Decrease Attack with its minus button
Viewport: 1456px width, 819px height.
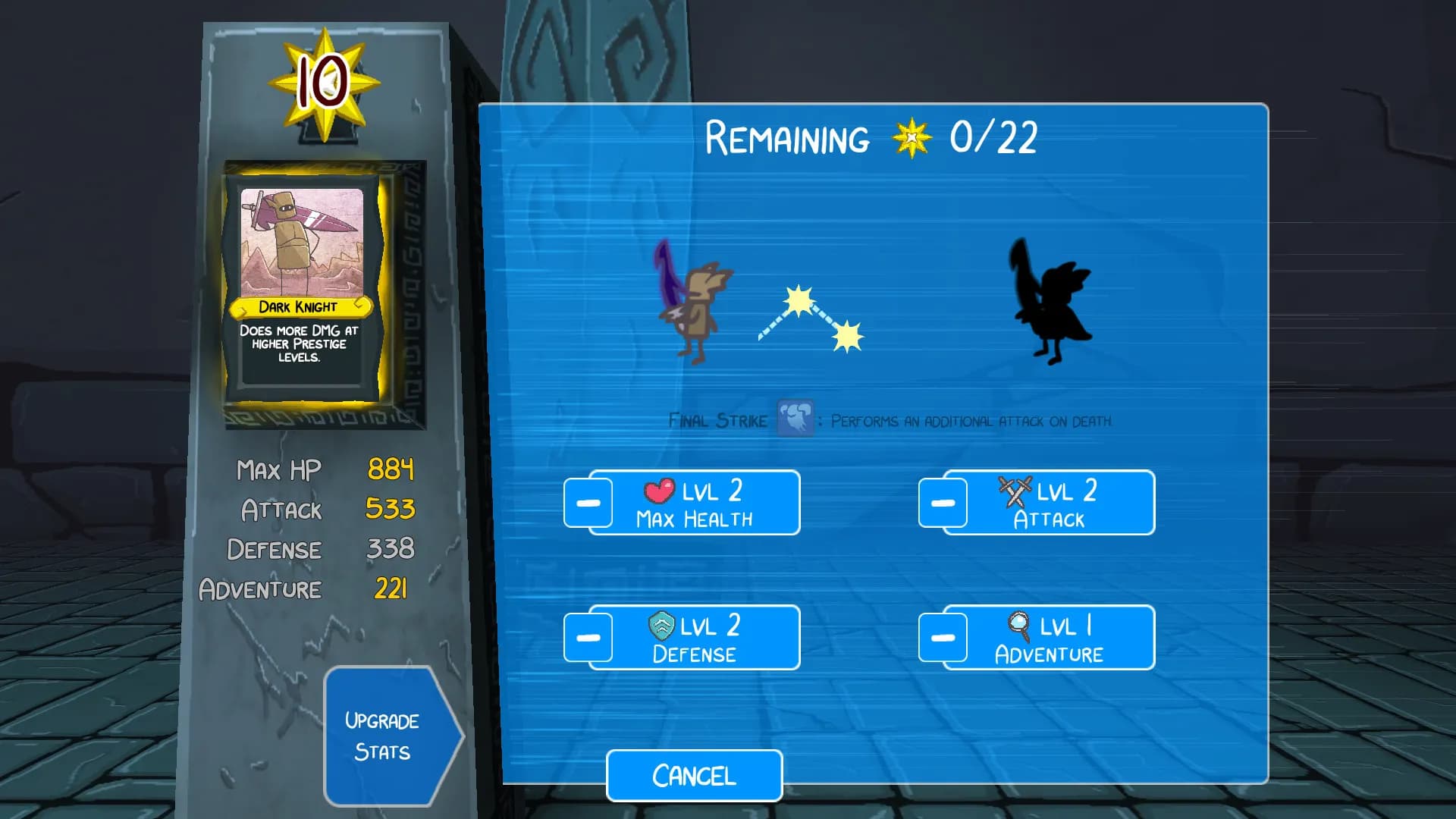coord(942,502)
